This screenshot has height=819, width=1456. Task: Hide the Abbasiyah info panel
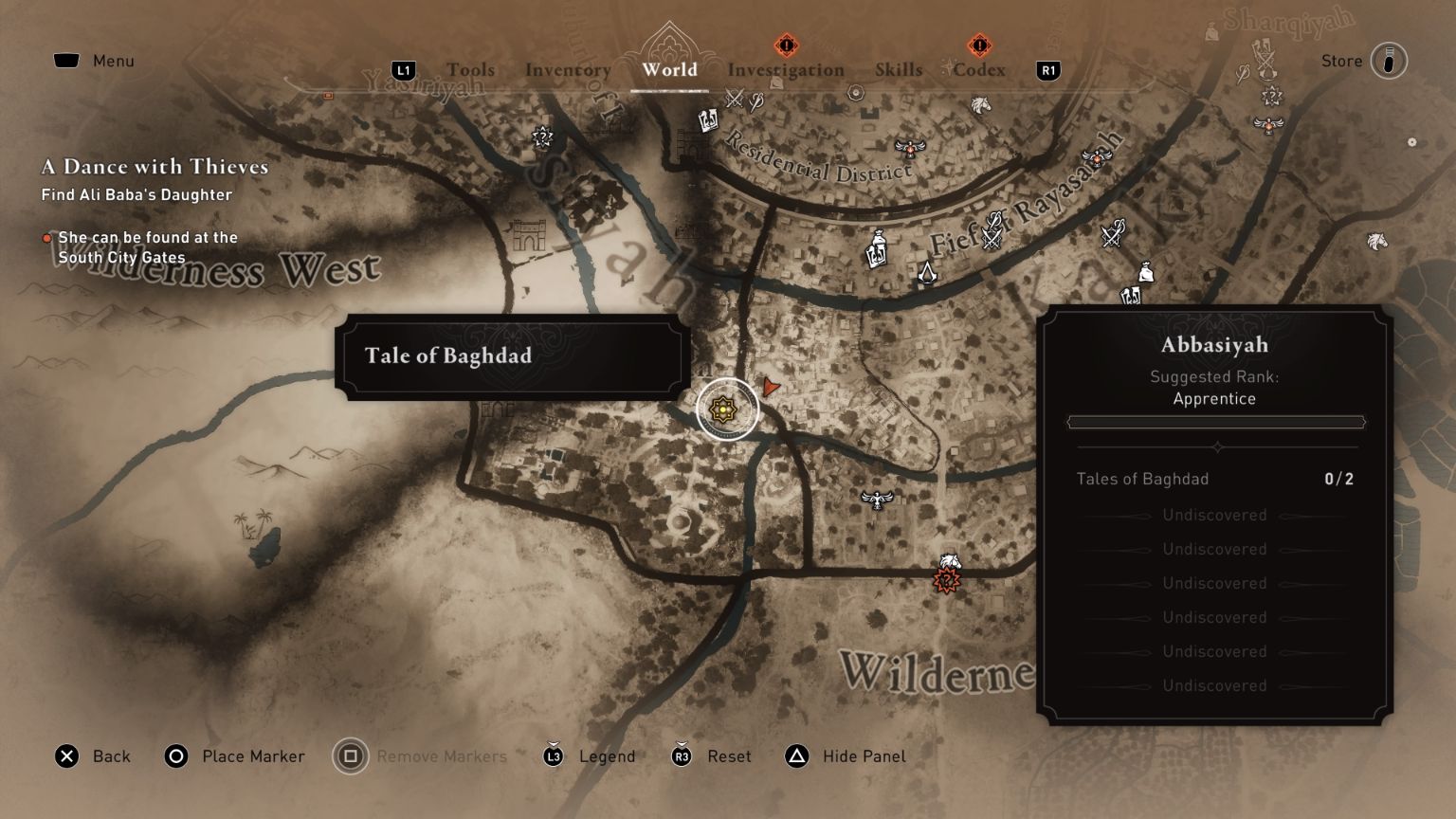[846, 756]
